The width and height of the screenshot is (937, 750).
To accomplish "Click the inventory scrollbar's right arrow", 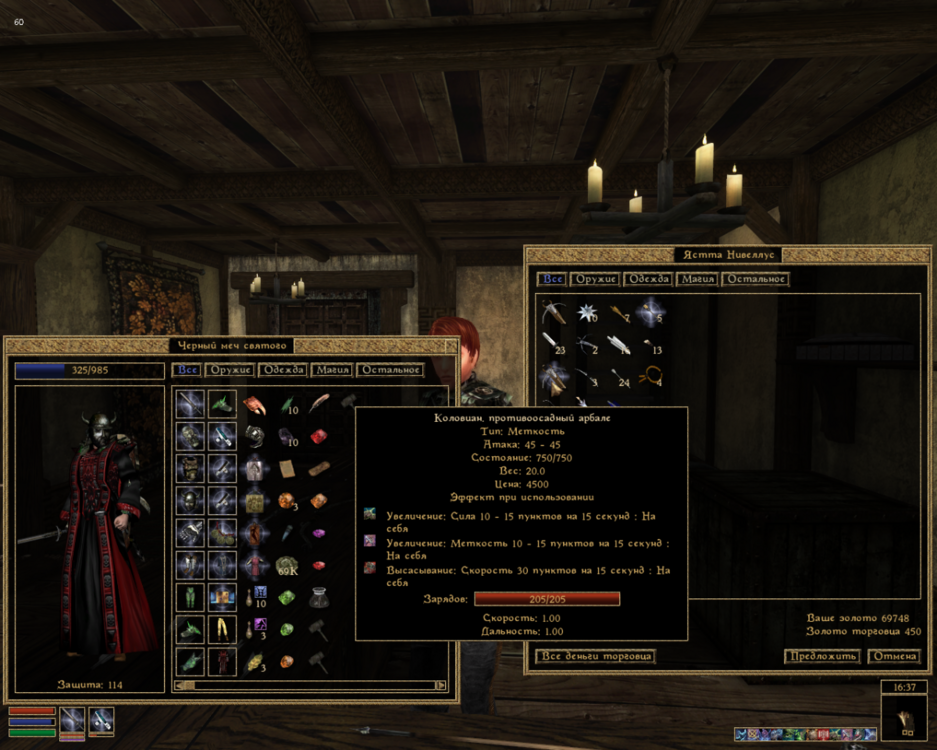I will 440,685.
